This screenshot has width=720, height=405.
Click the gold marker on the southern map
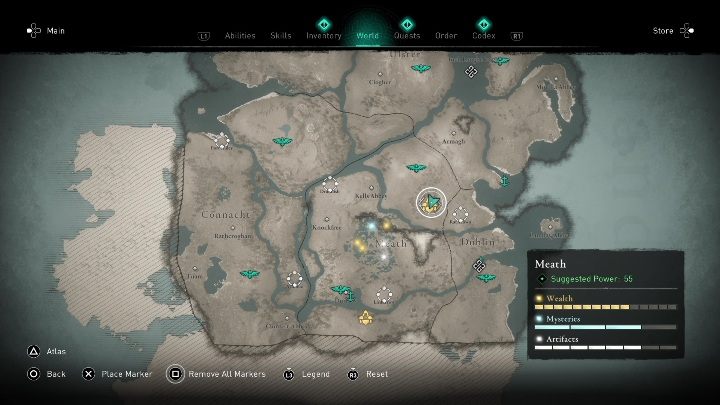367,319
